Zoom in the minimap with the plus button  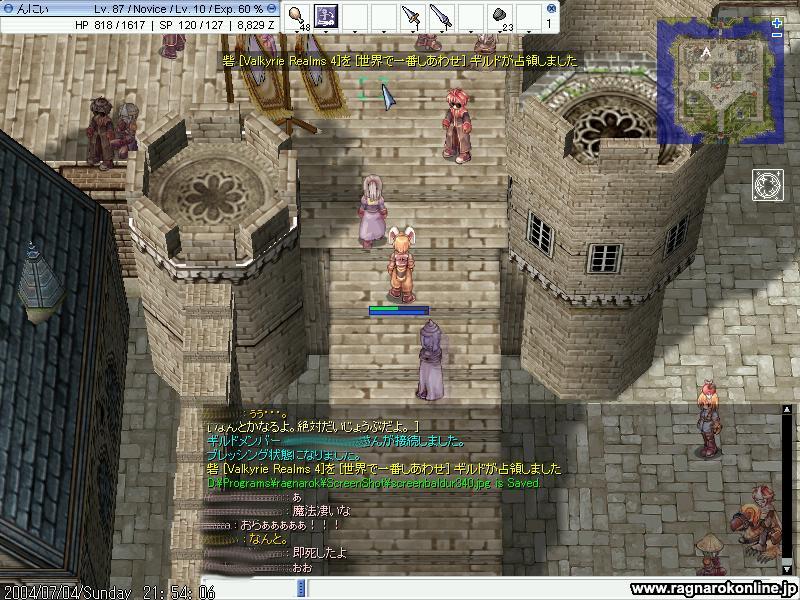778,22
